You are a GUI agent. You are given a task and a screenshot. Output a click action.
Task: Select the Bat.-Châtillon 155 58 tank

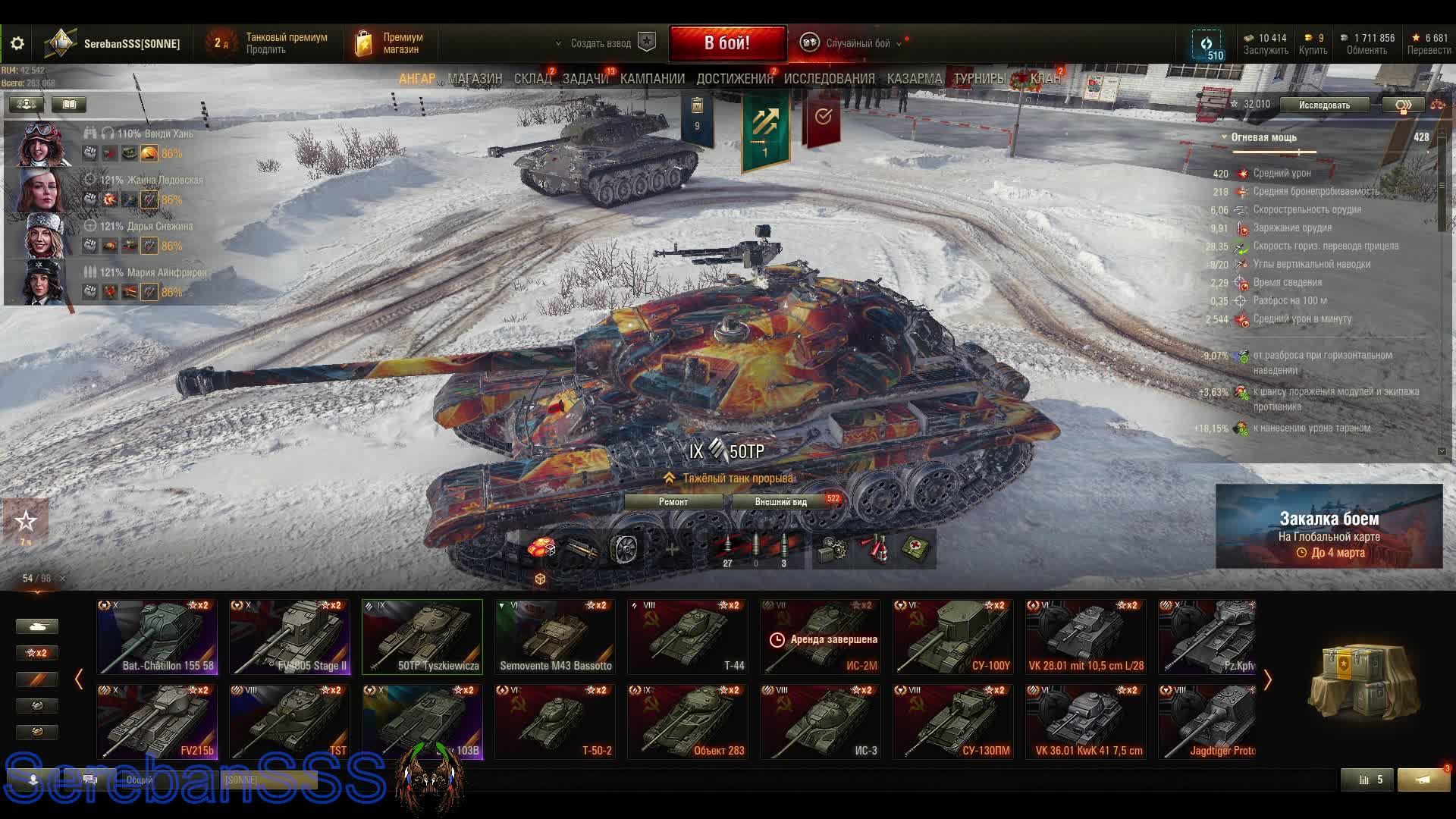pyautogui.click(x=157, y=637)
